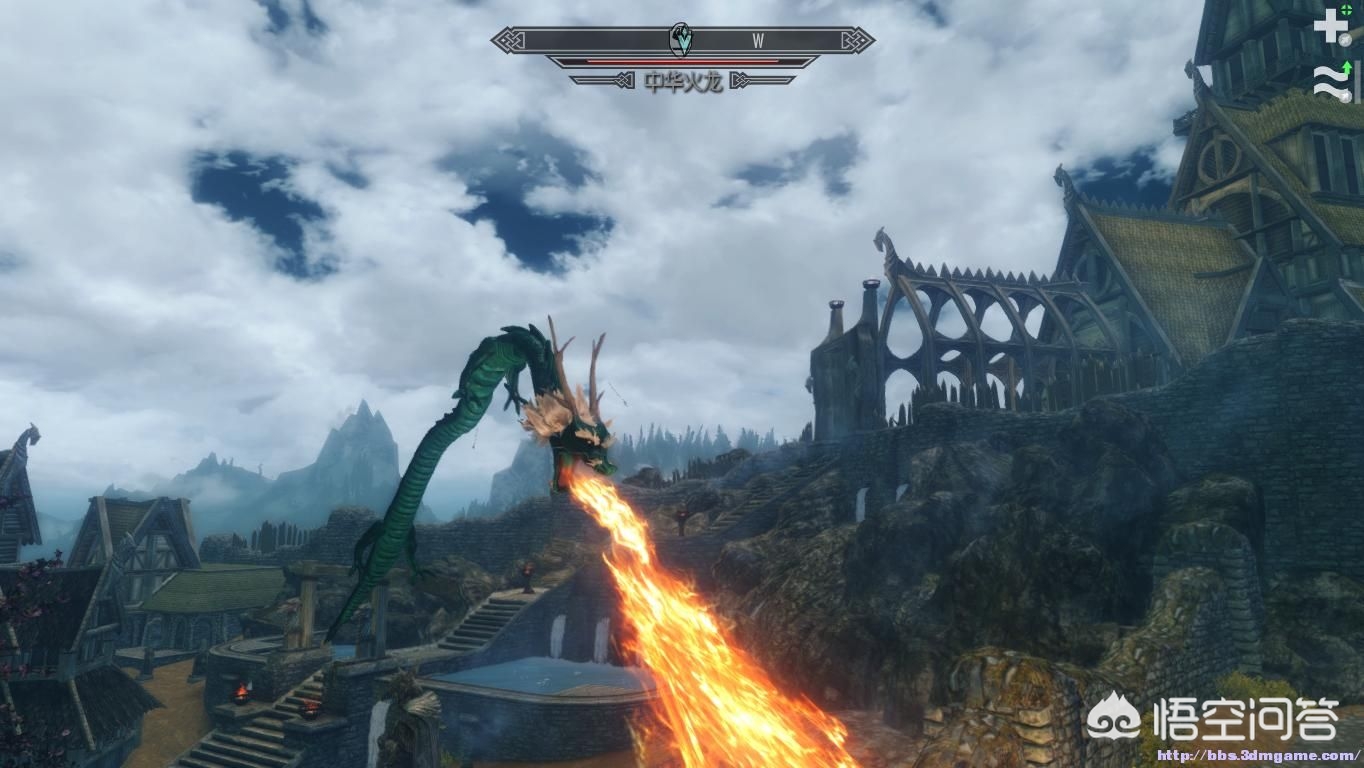
Task: Select the white plus status icon
Action: [x=1330, y=25]
